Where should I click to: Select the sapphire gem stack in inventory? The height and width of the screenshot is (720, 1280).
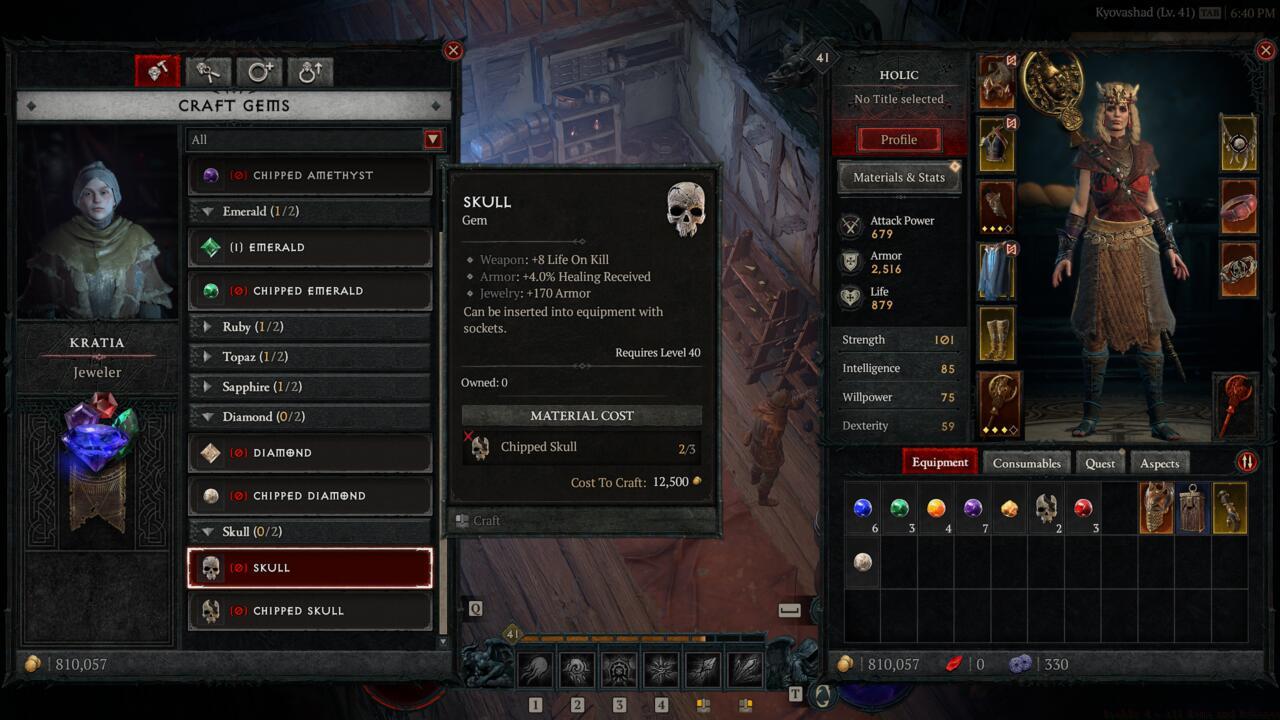point(863,508)
